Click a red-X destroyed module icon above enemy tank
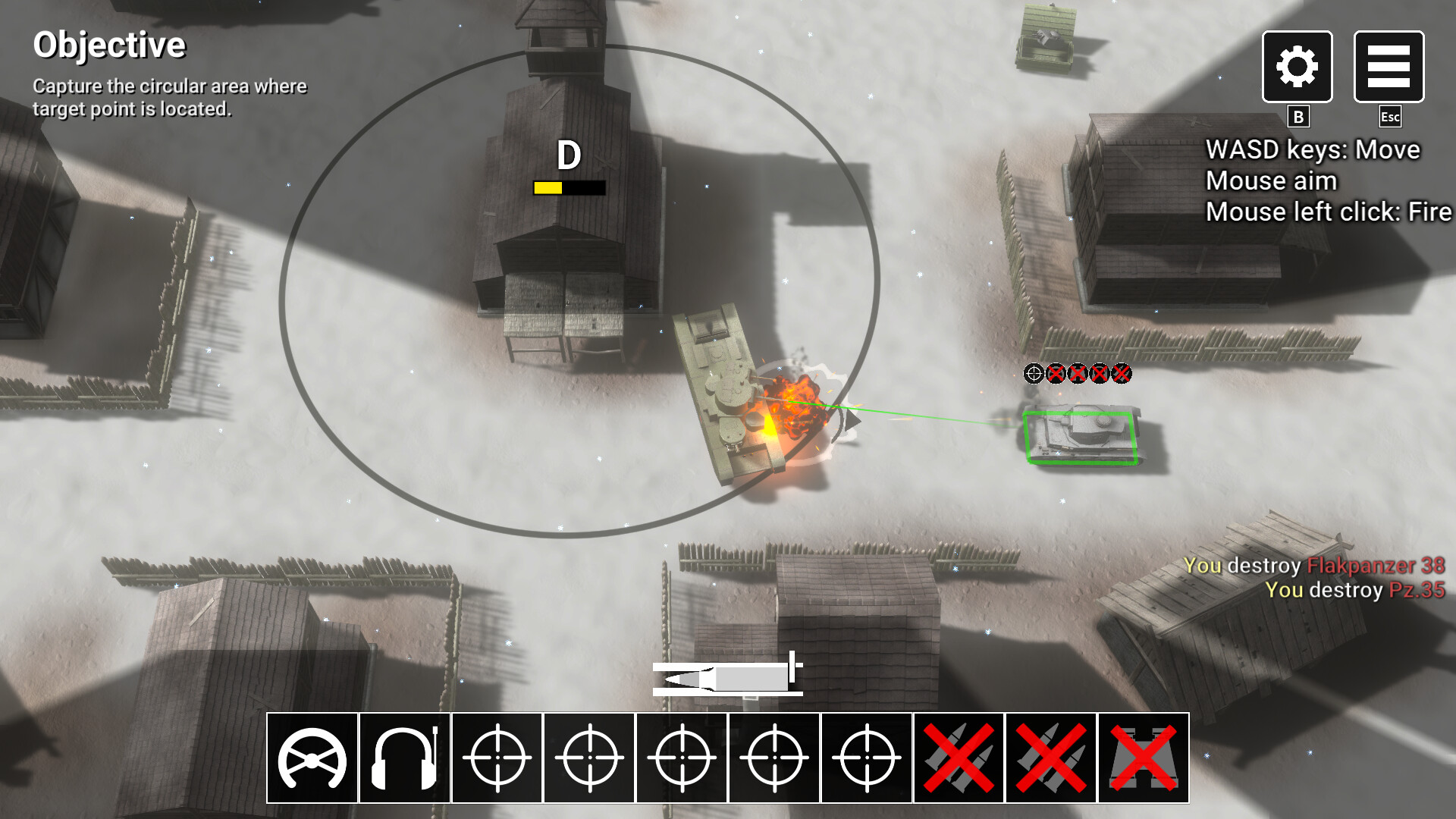The width and height of the screenshot is (1456, 819). click(x=1056, y=373)
